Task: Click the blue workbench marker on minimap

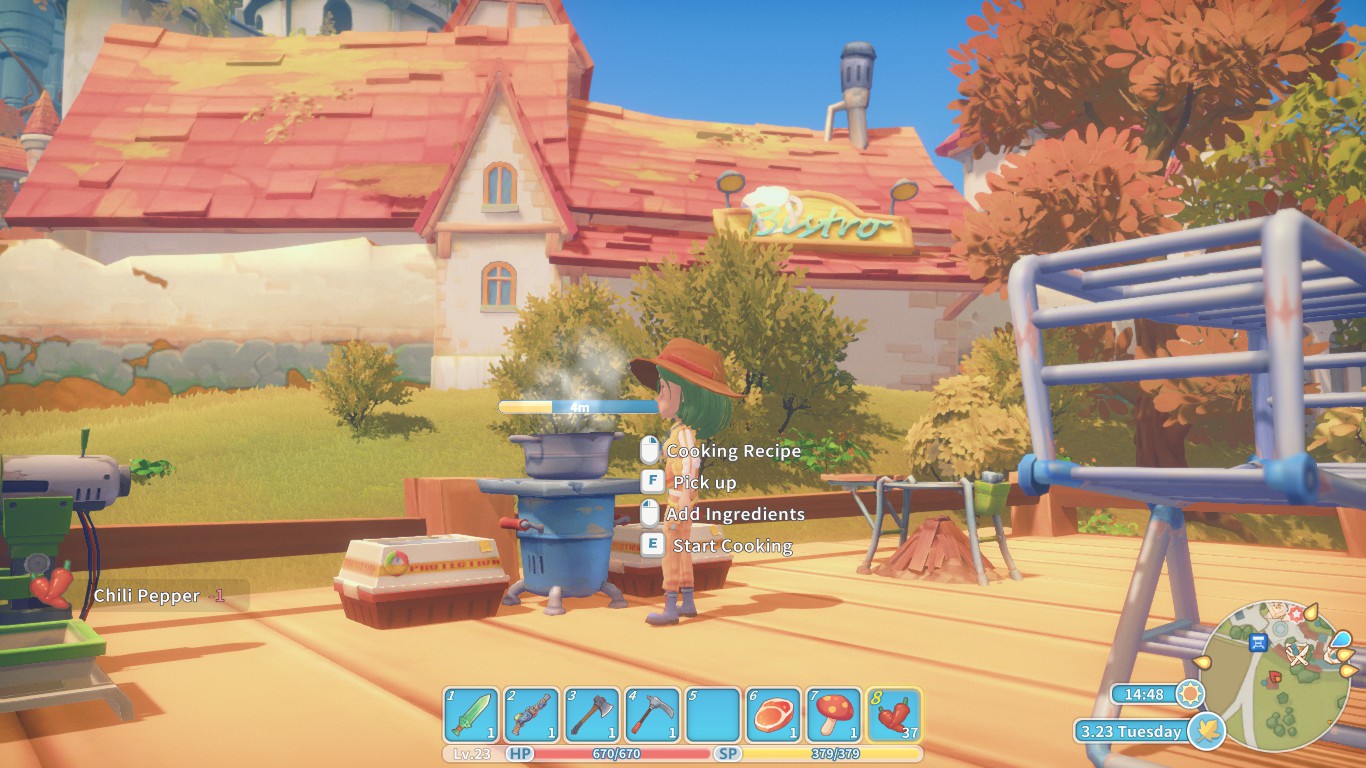Action: [1259, 641]
